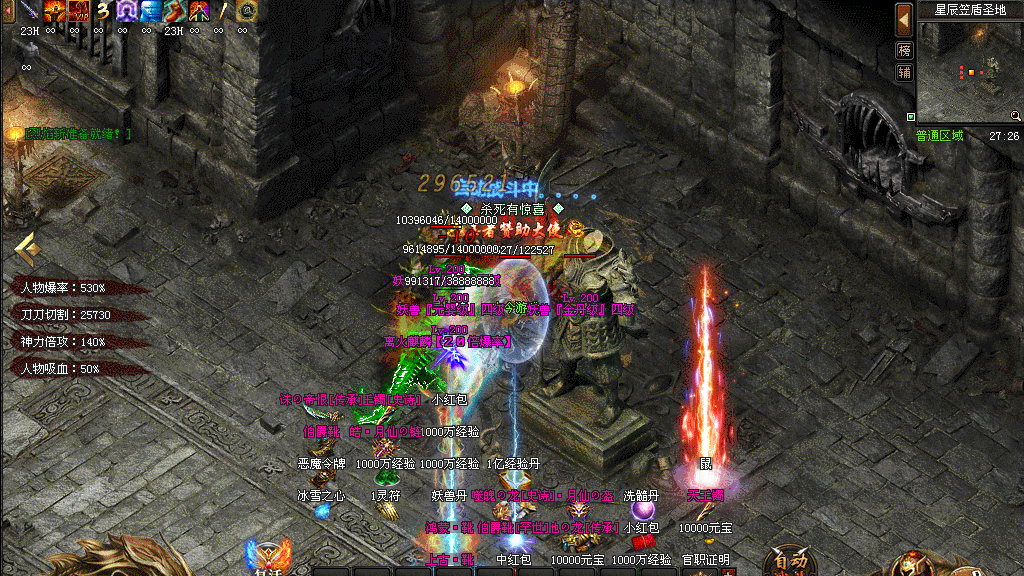Collapse the minimap with the arrow button
The height and width of the screenshot is (576, 1024).
point(904,19)
